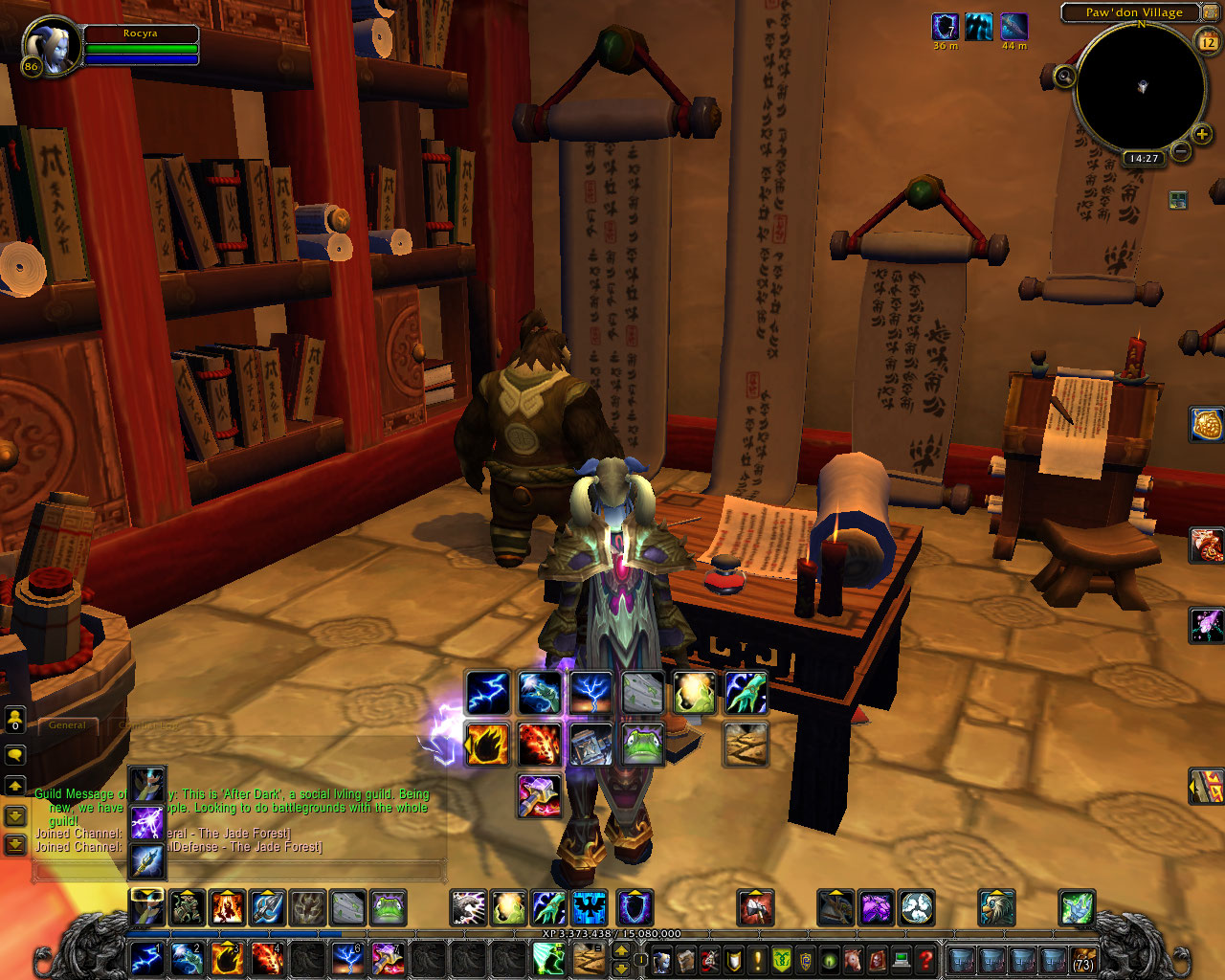
Task: Zoom out the minimap with the minus button
Action: [x=1181, y=151]
